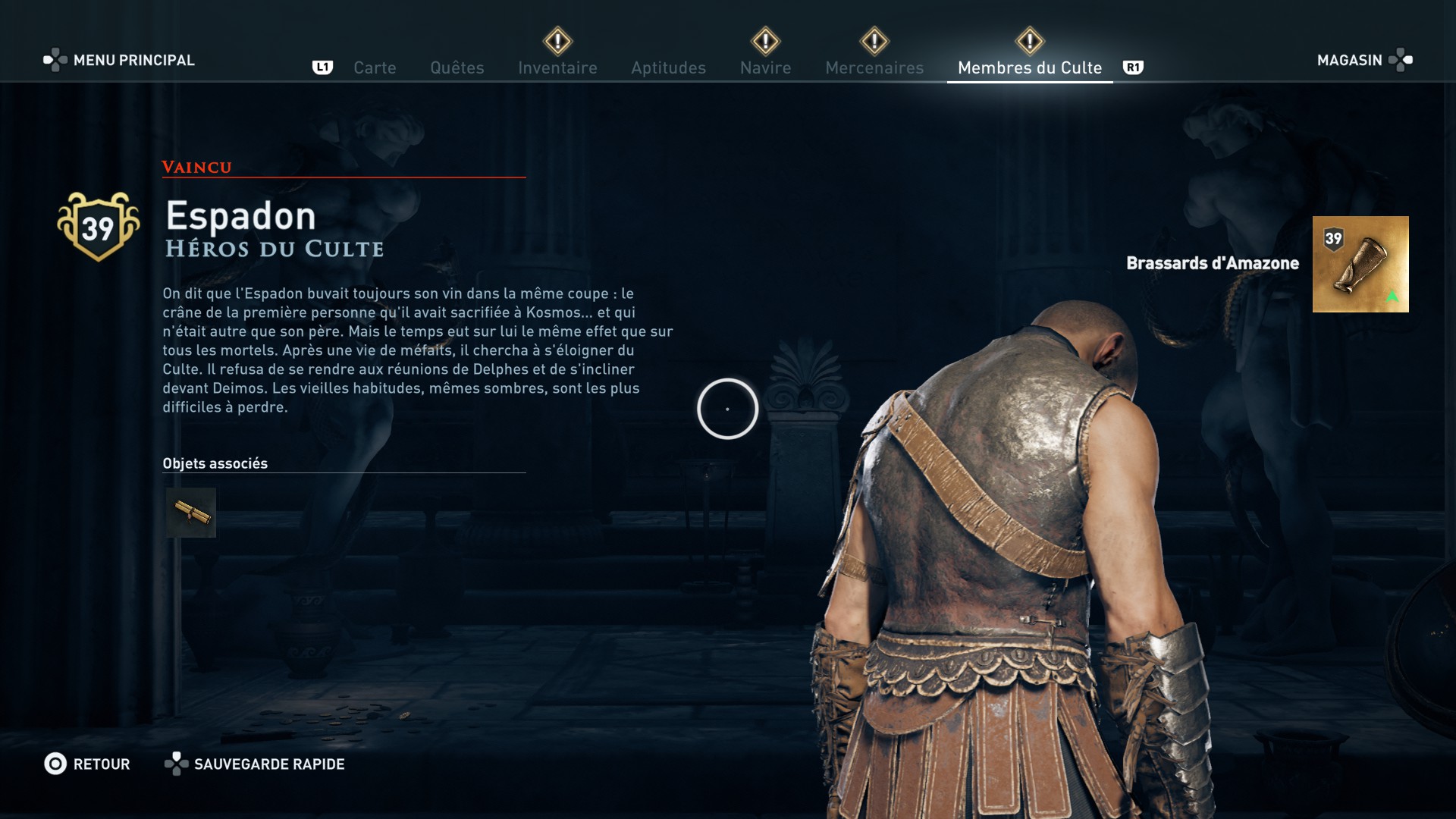Go to the Aptitudes tab
This screenshot has width=1456, height=819.
pos(668,68)
